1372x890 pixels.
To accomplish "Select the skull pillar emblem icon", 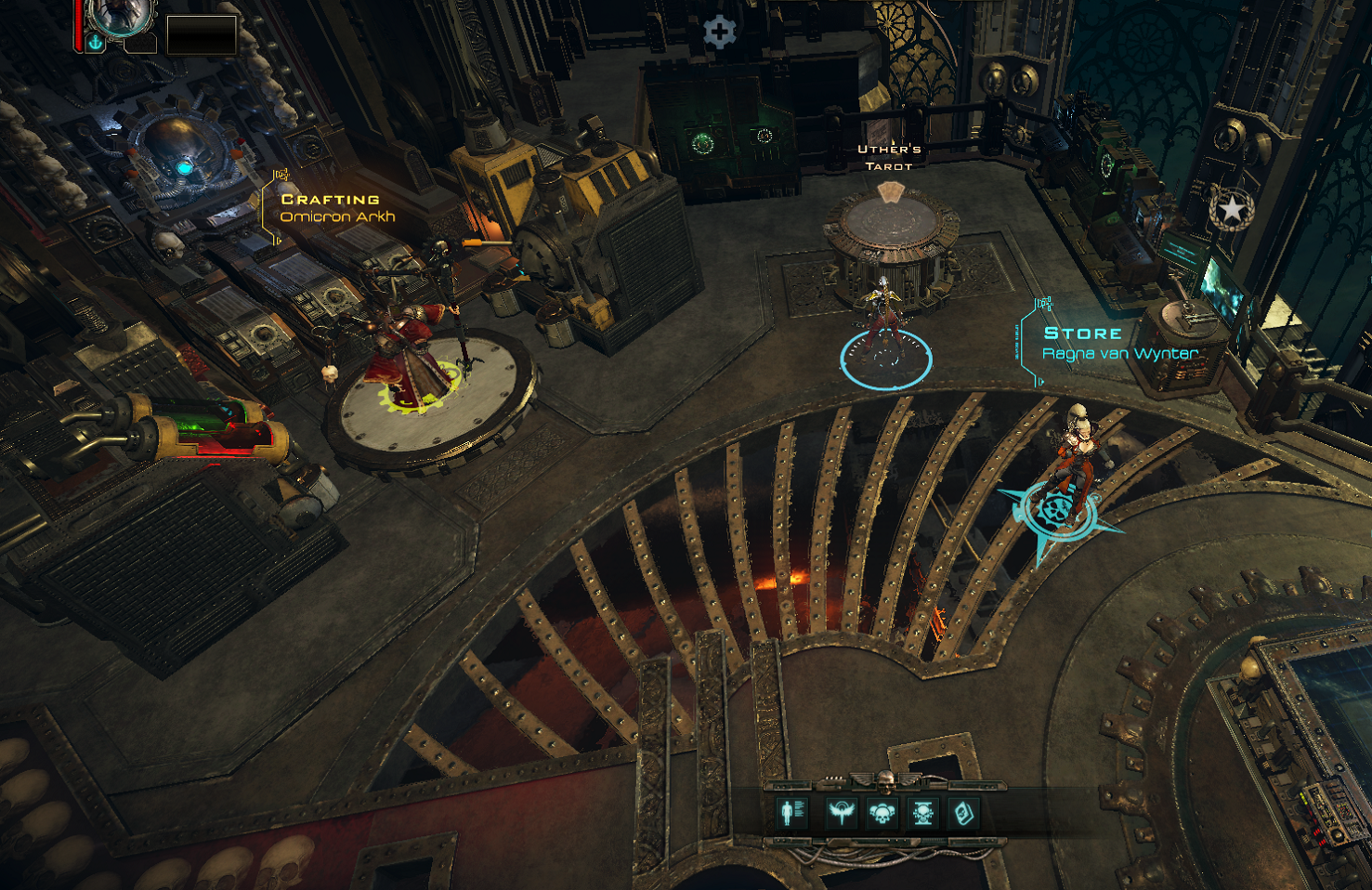I will [923, 814].
